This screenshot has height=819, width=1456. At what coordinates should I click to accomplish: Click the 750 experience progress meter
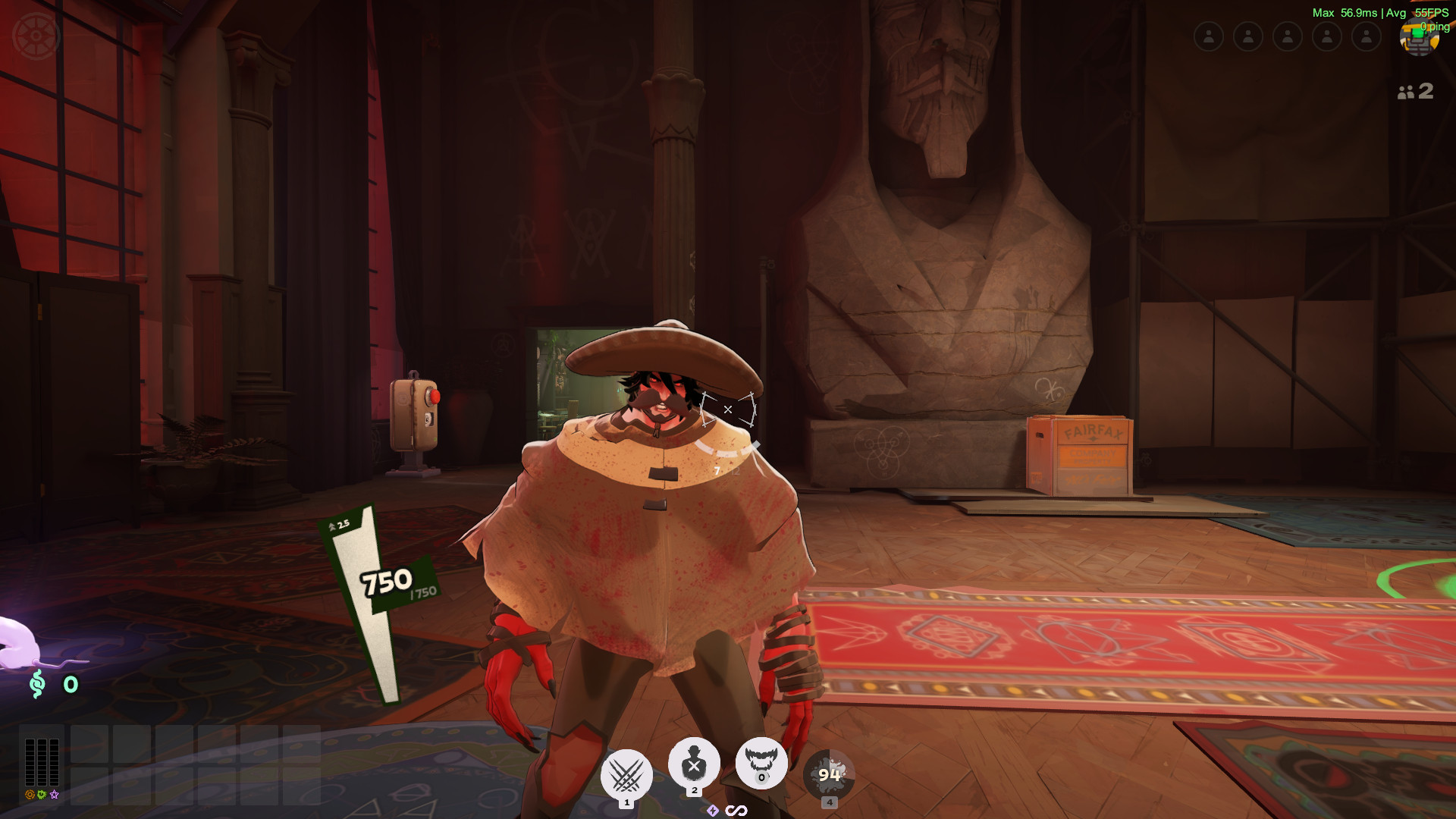[387, 581]
